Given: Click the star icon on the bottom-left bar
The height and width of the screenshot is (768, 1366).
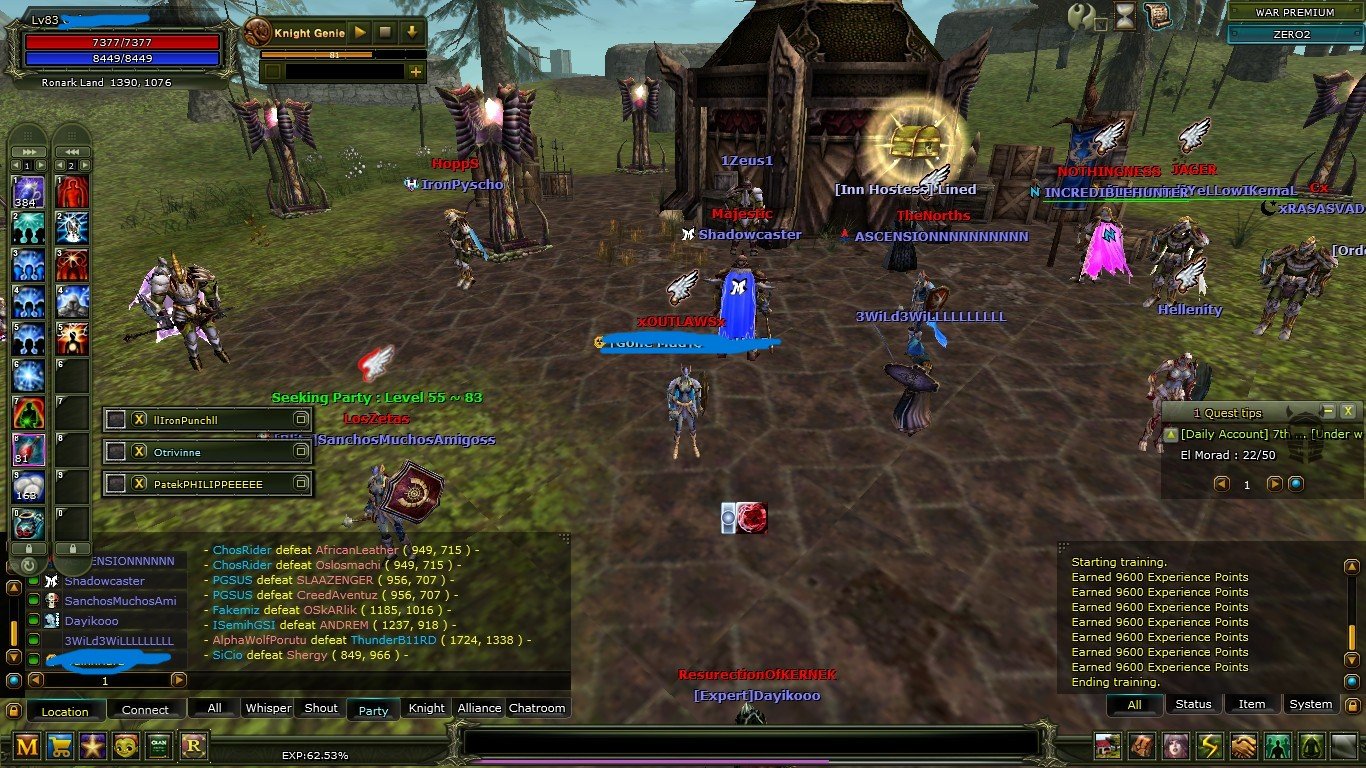Looking at the screenshot, I should click(93, 748).
